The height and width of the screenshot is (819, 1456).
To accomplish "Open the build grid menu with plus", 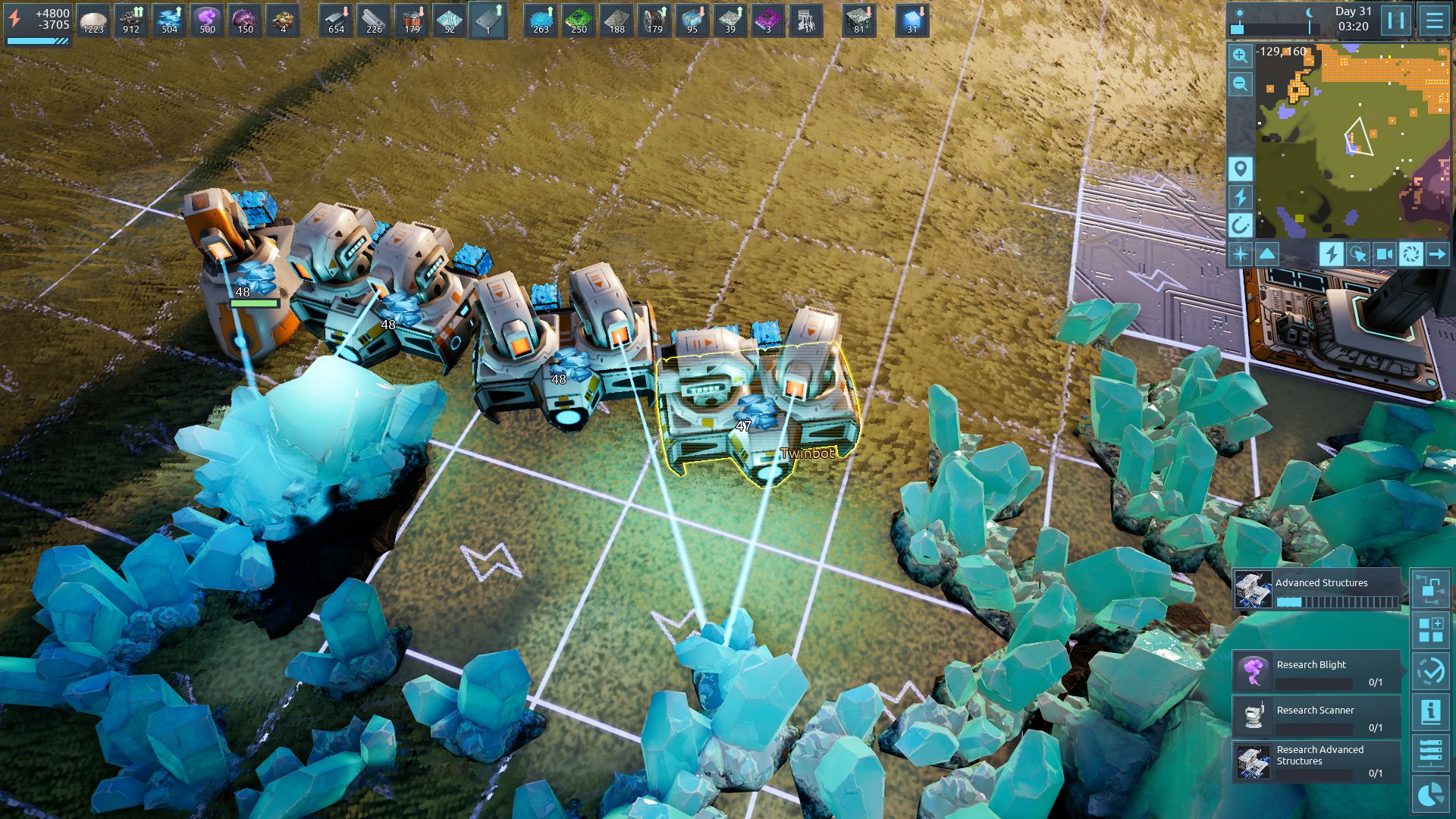I will click(1430, 630).
